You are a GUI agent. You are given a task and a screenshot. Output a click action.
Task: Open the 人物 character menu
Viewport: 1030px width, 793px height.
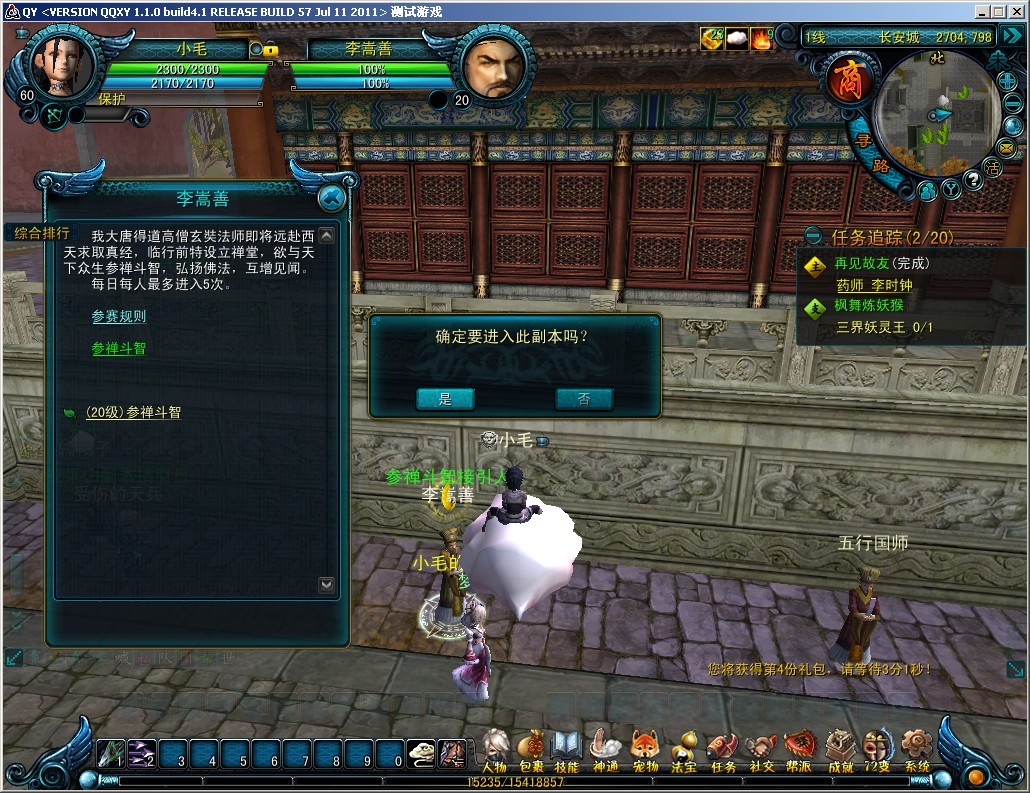tap(495, 750)
